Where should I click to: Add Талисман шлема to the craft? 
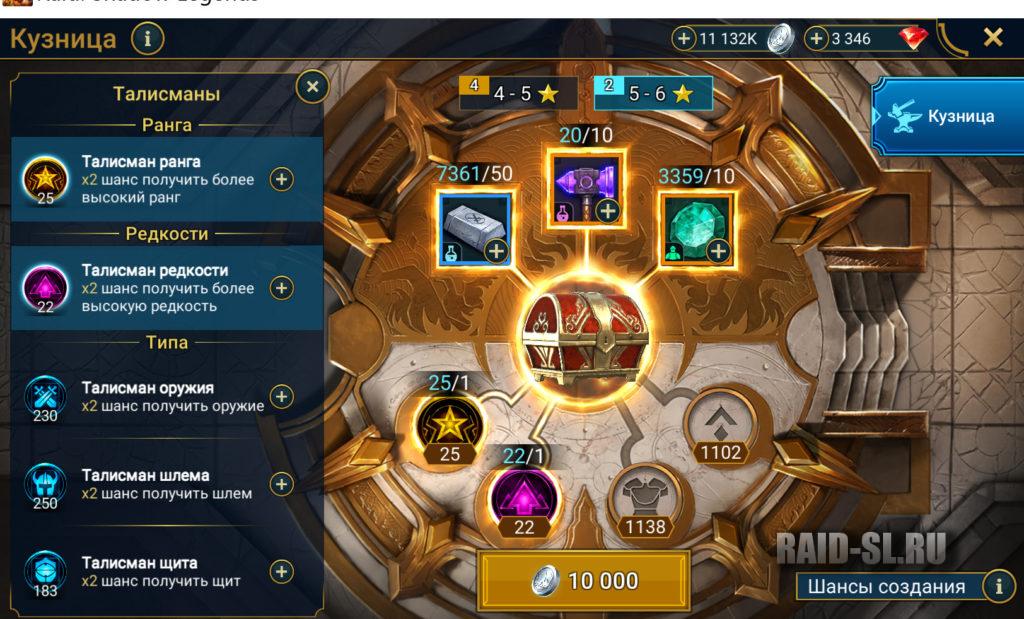click(x=282, y=484)
